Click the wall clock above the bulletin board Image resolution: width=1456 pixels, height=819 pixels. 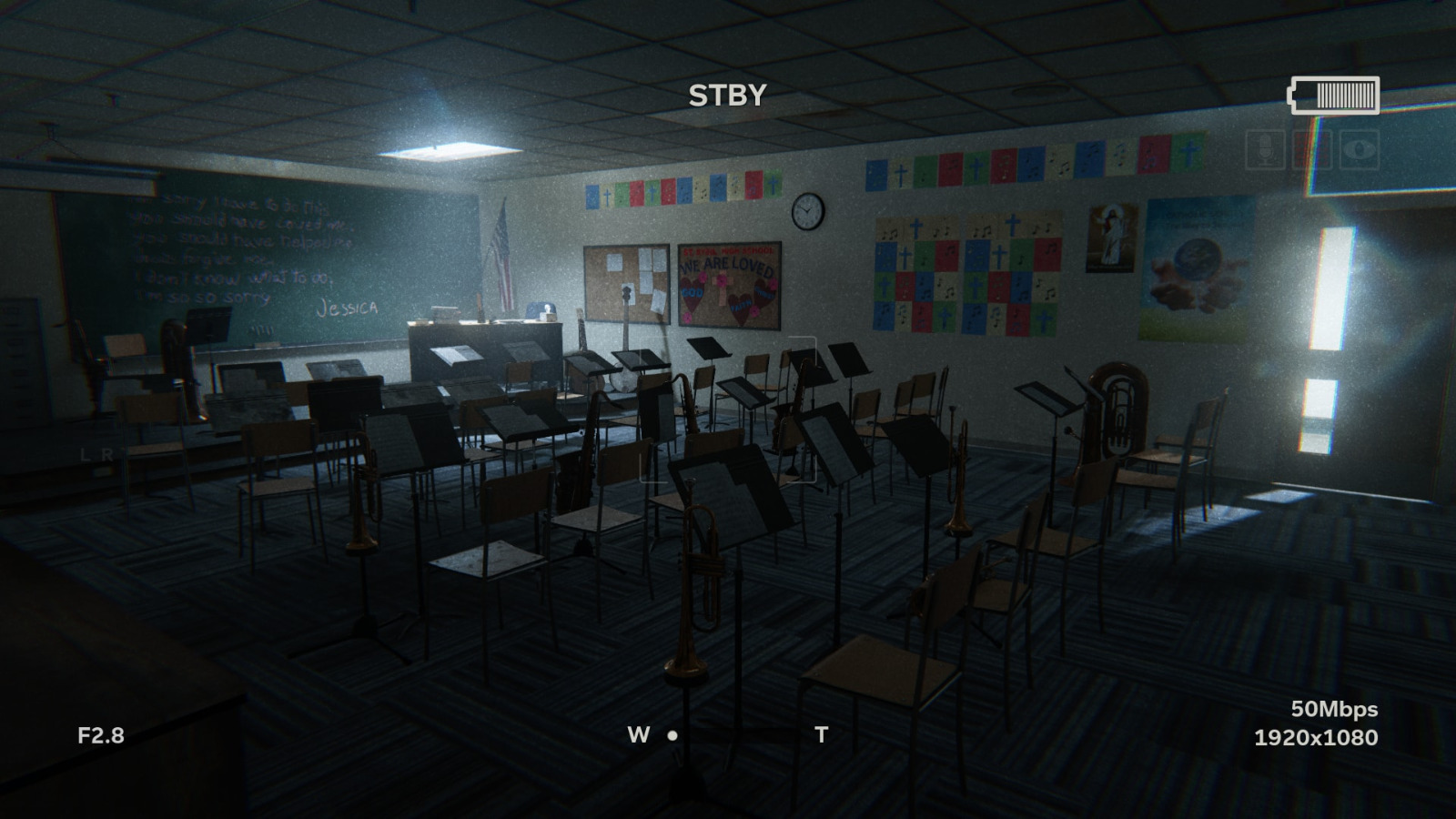[x=806, y=211]
